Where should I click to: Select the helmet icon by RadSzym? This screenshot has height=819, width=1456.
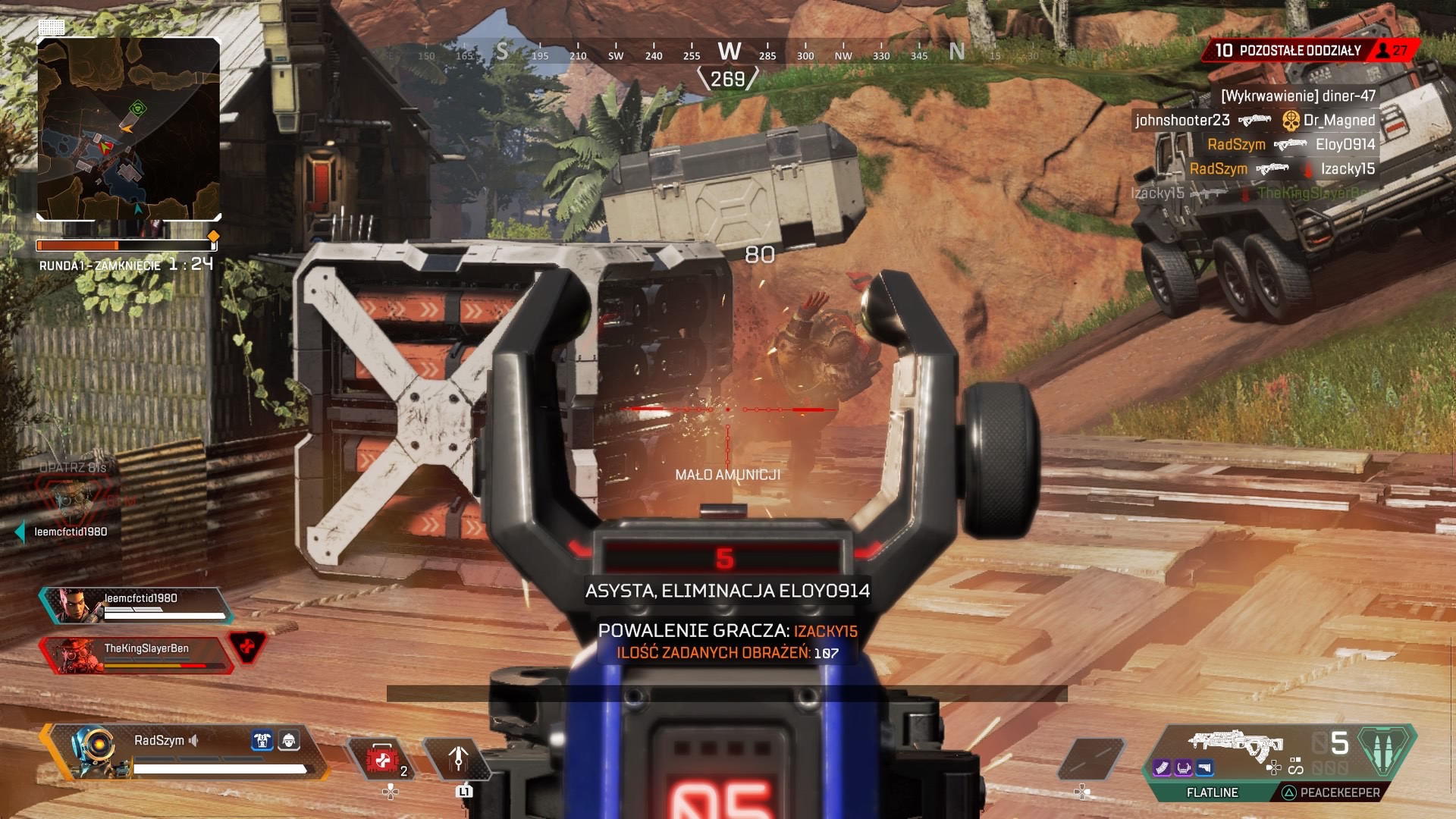(x=289, y=740)
